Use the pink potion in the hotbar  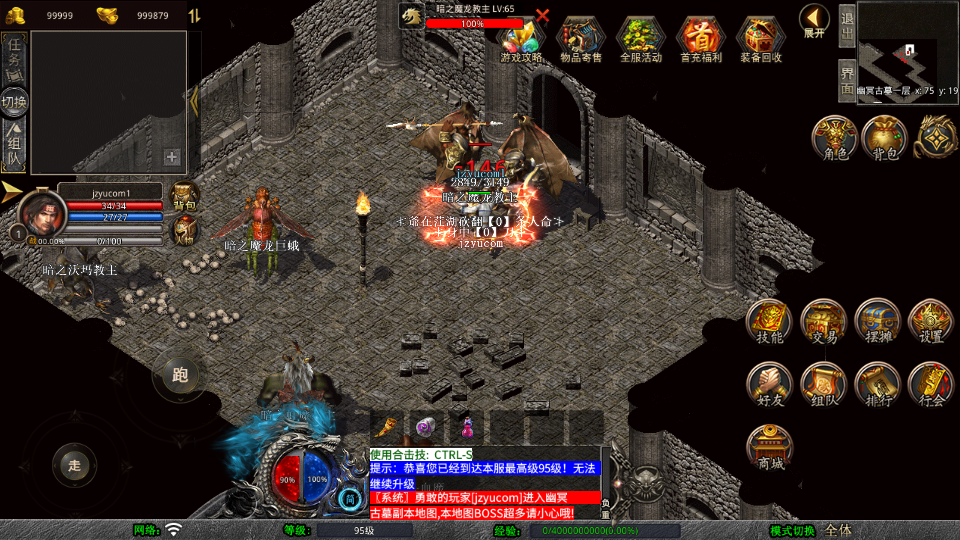click(466, 427)
